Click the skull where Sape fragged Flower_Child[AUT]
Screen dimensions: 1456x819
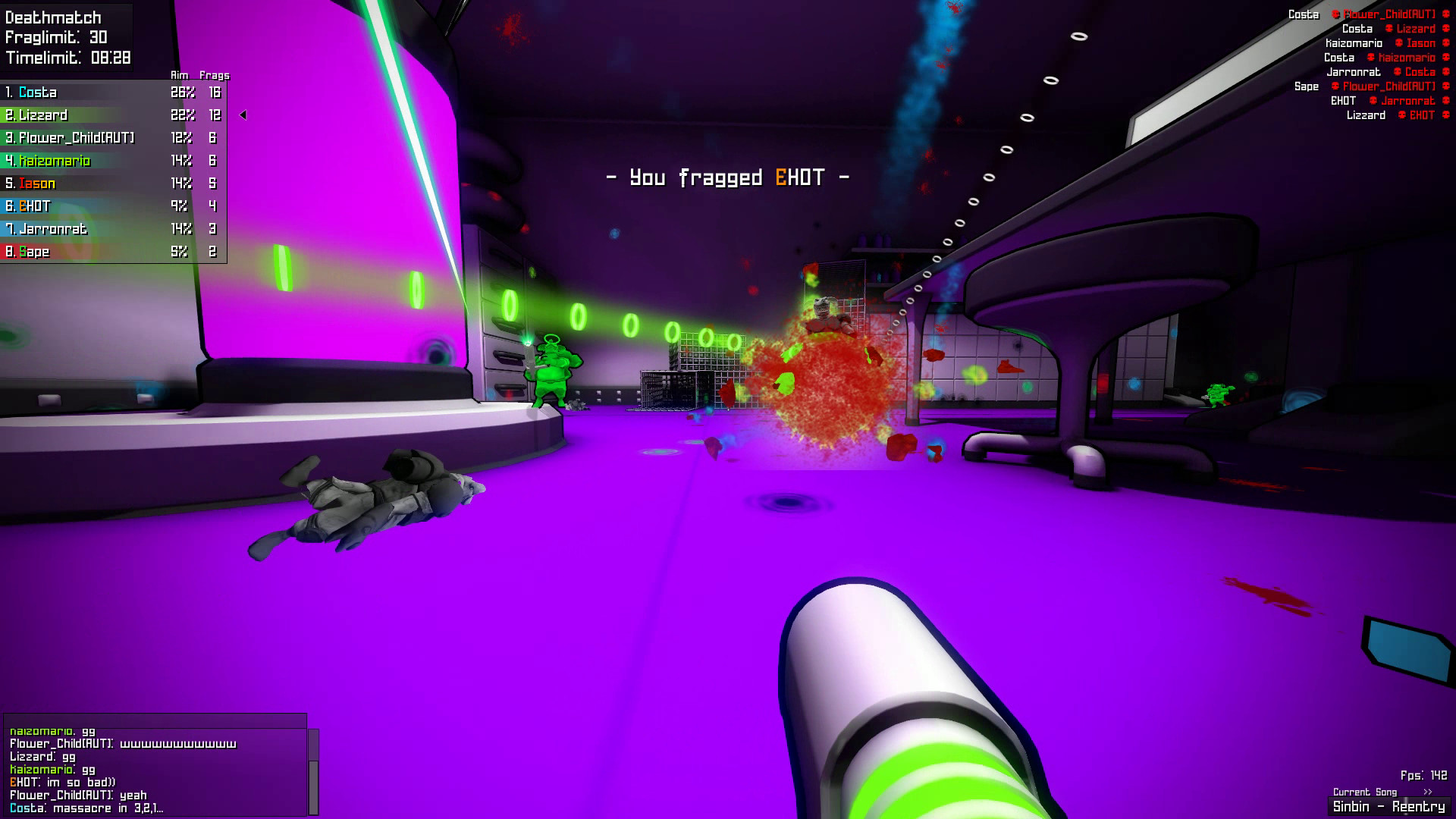point(1335,86)
